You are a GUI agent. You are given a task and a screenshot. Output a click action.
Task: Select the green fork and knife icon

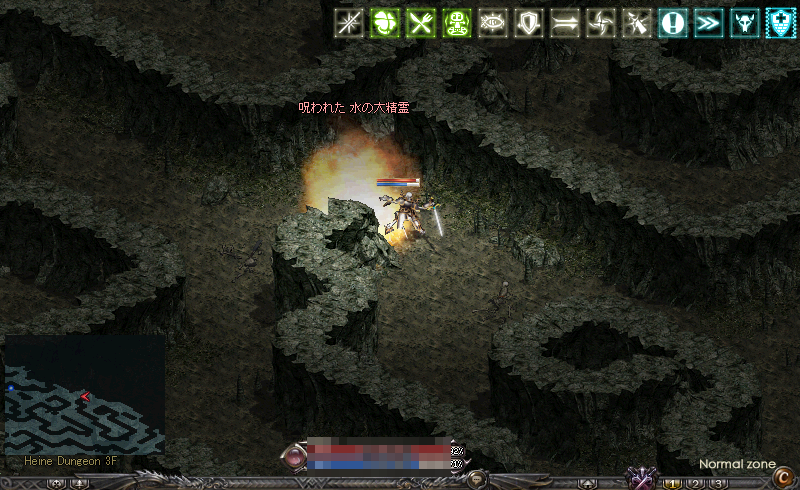pyautogui.click(x=420, y=24)
